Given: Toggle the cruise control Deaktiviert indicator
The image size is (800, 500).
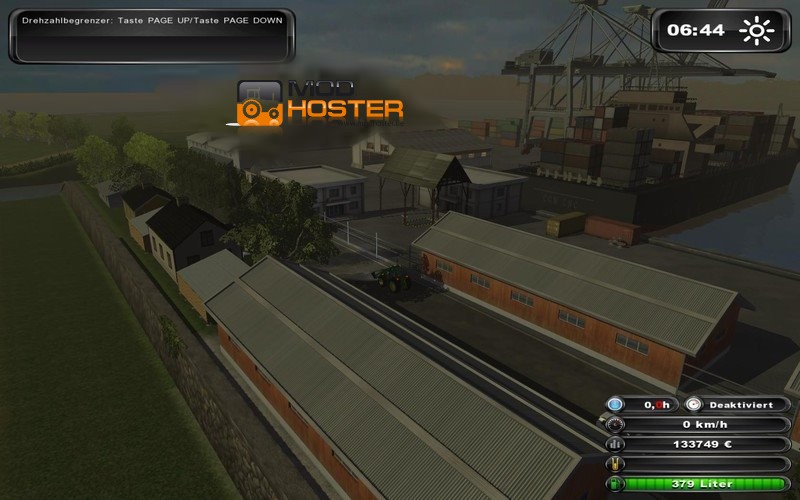Looking at the screenshot, I should (740, 404).
